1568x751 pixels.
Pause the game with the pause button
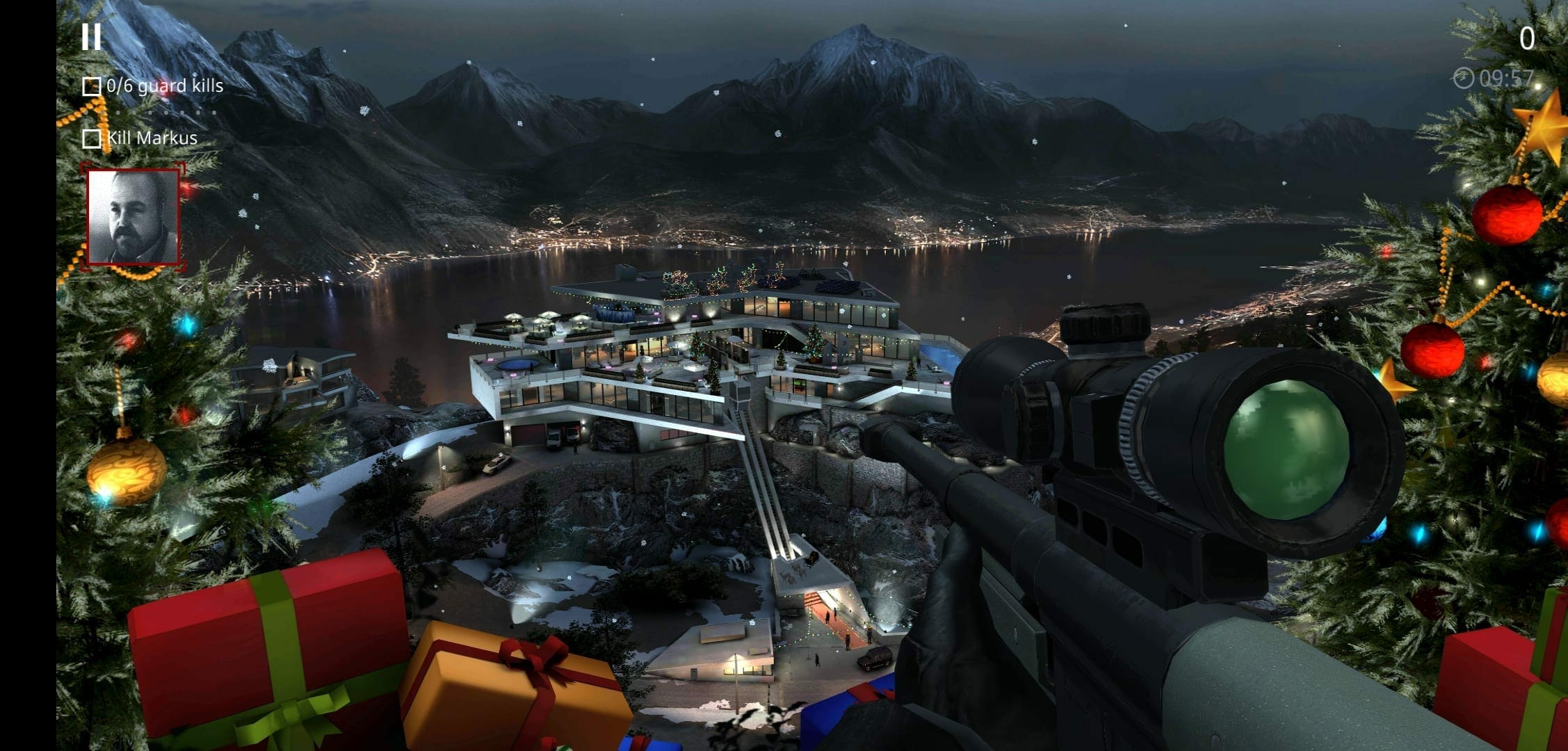click(91, 37)
